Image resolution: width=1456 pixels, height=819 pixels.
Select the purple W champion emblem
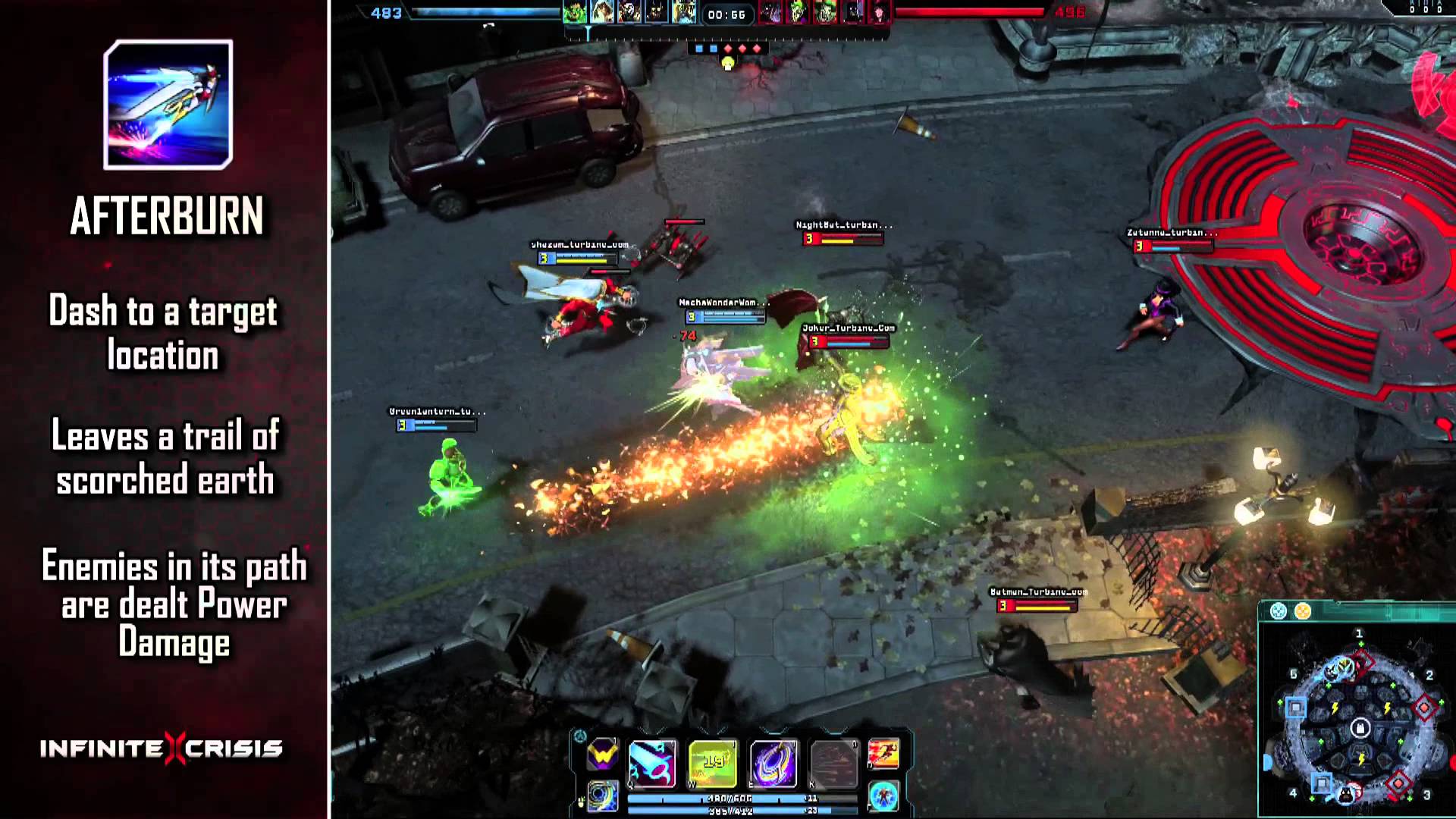click(x=603, y=755)
